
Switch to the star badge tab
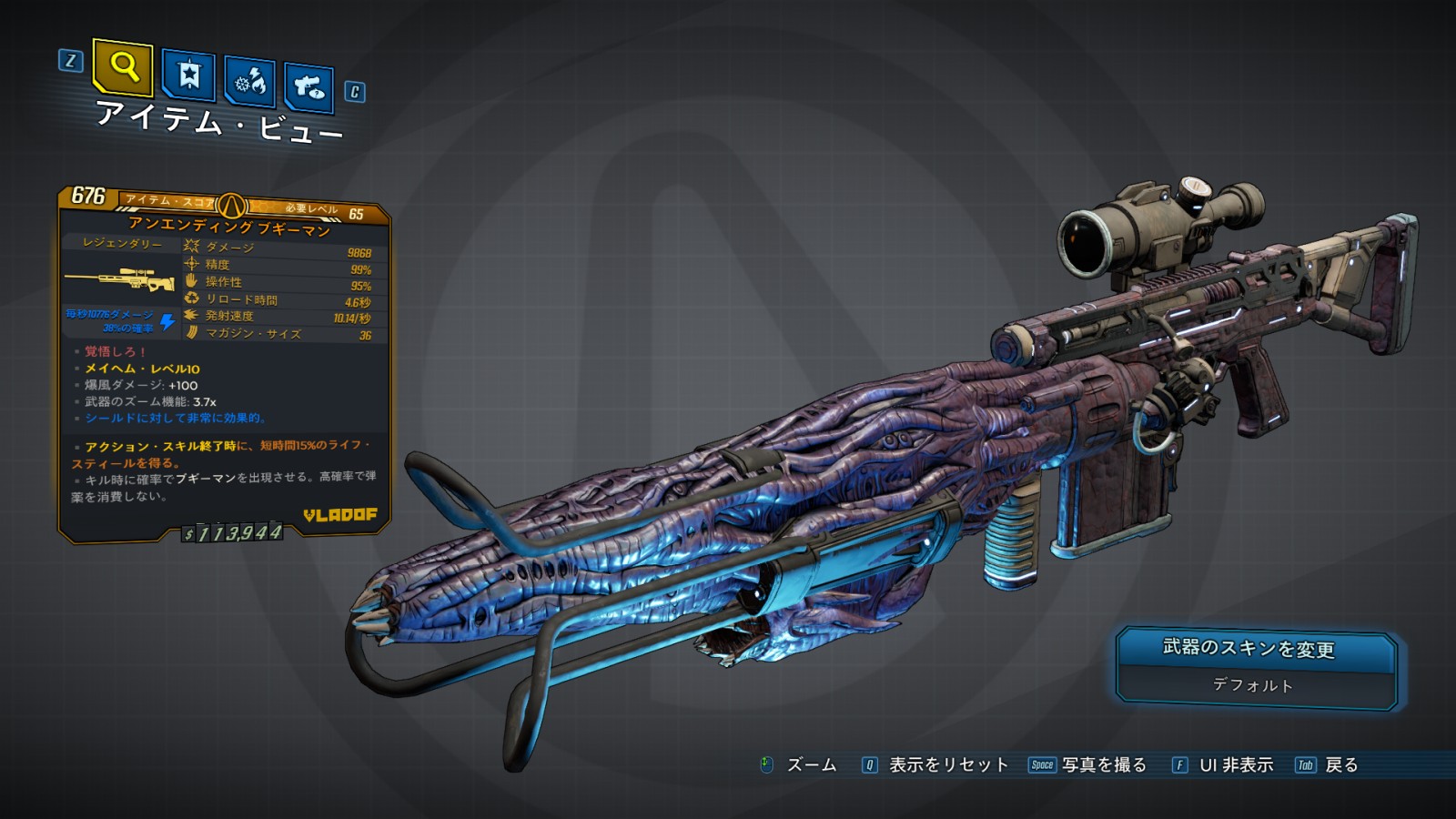(x=188, y=75)
